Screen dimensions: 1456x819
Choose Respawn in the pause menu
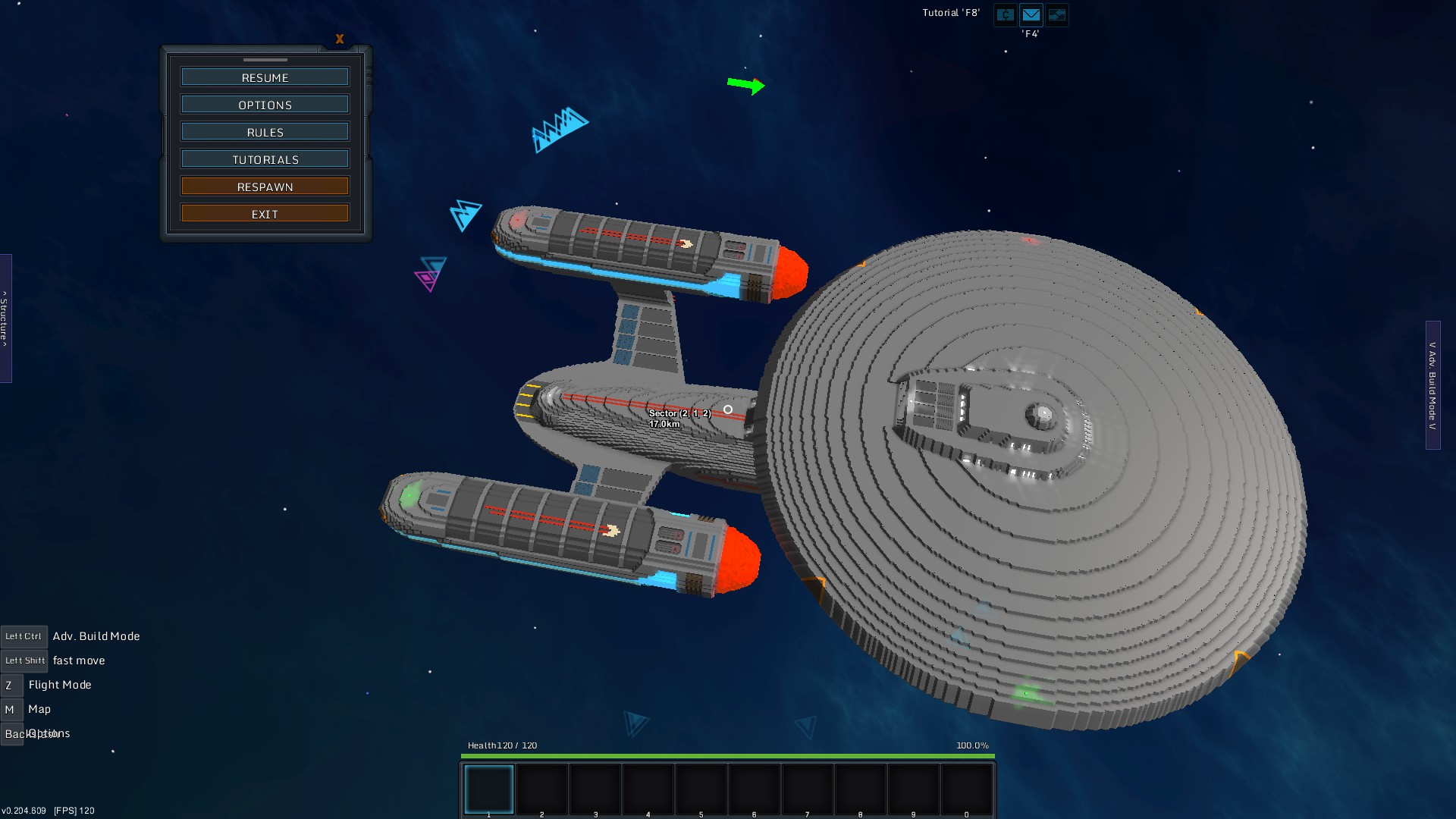pyautogui.click(x=265, y=187)
